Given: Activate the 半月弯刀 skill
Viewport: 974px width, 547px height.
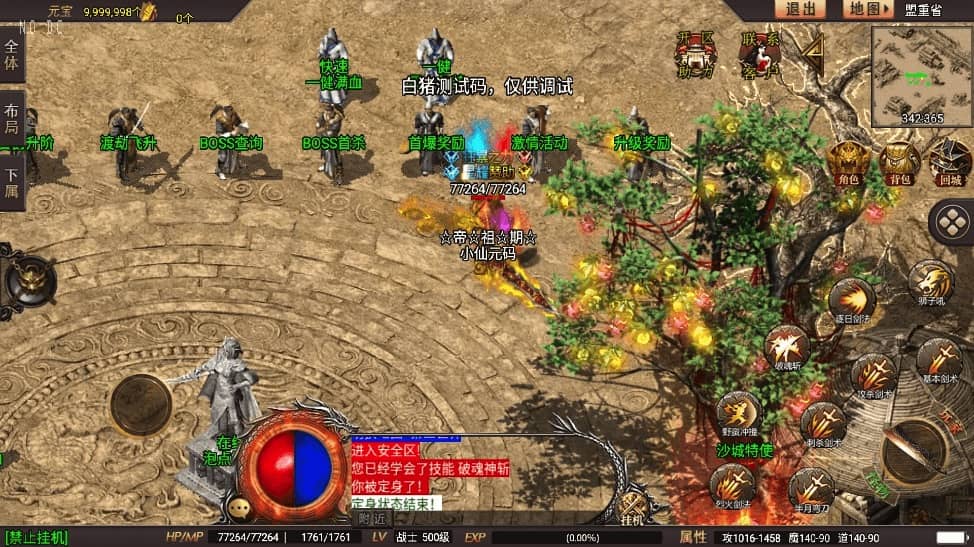Looking at the screenshot, I should [810, 488].
